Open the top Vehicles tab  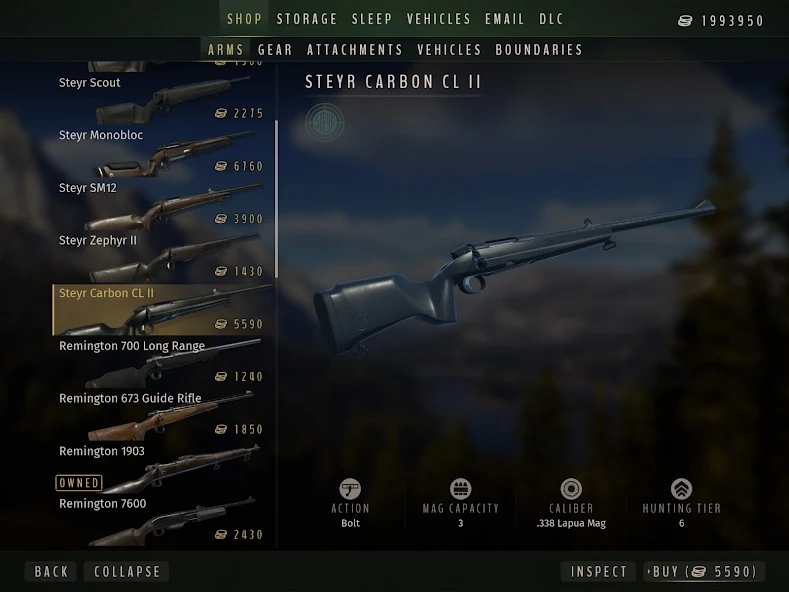[x=439, y=19]
